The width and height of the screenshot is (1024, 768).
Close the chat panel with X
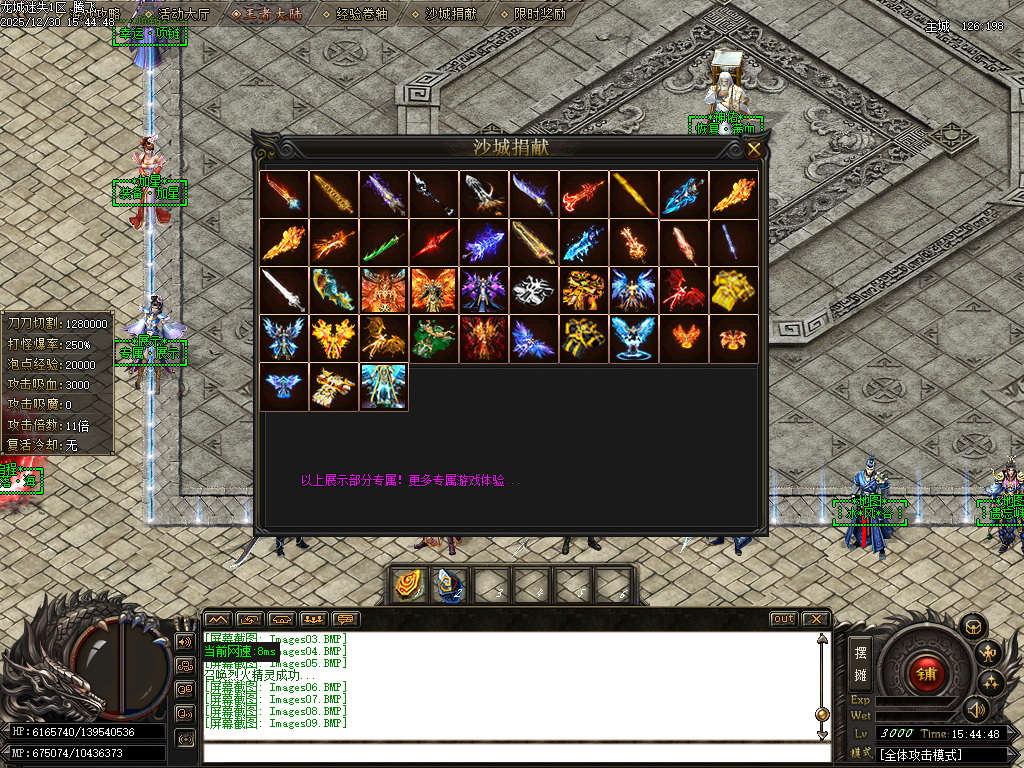tap(815, 619)
